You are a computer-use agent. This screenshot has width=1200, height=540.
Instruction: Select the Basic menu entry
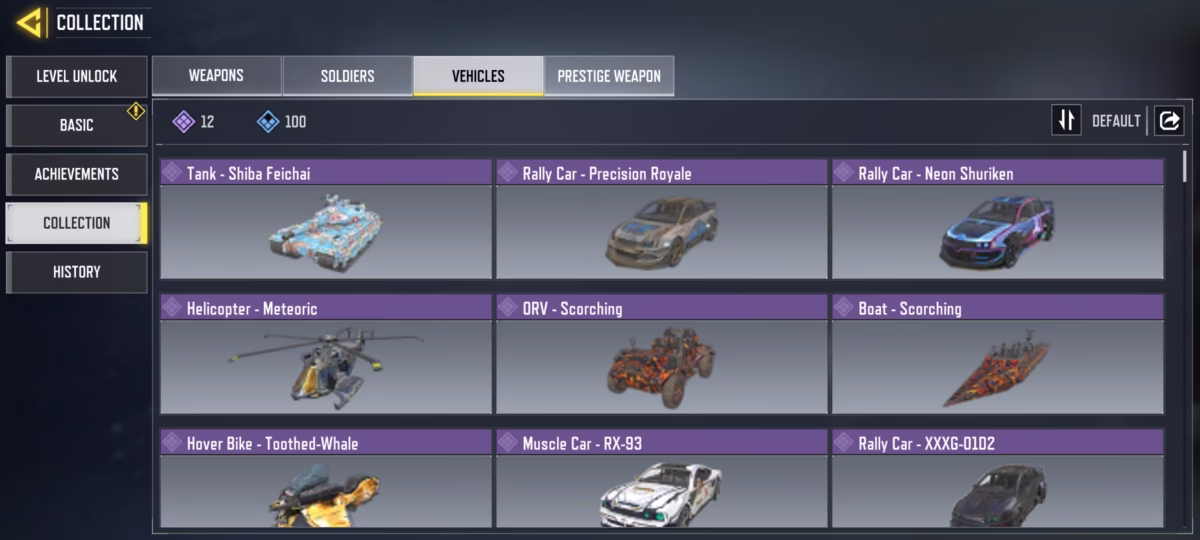(77, 125)
